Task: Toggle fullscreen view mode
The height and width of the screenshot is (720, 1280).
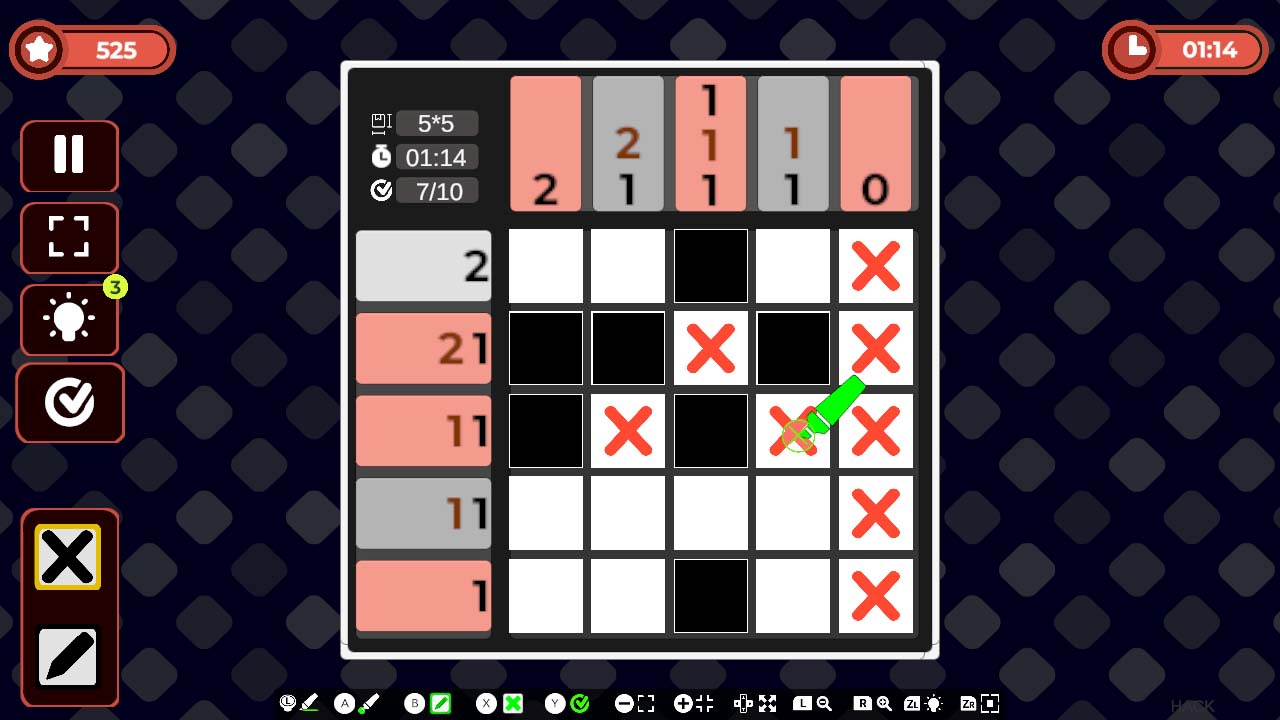Action: tap(68, 238)
